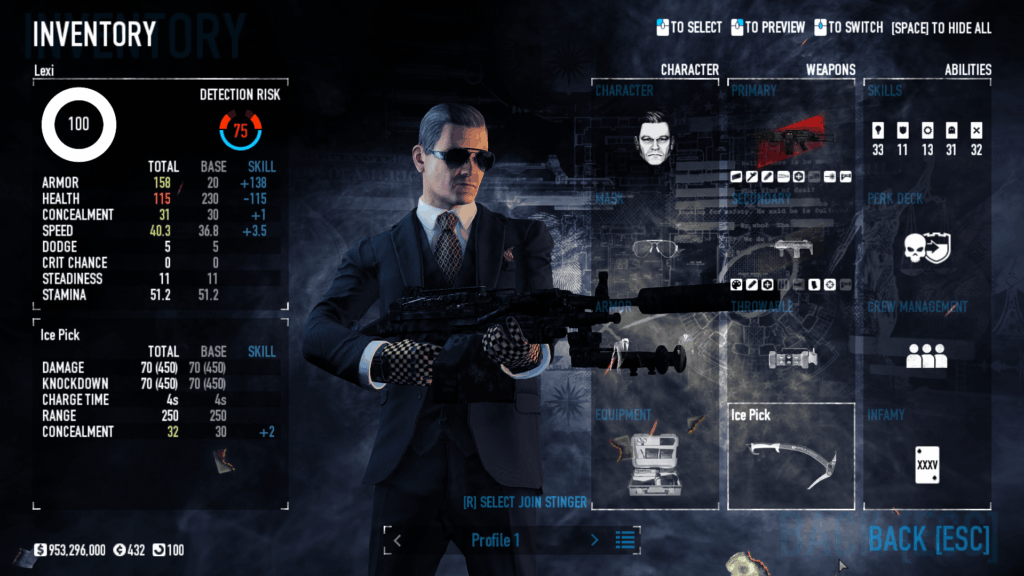Switch to the next profile arrow
The height and width of the screenshot is (576, 1024).
click(x=595, y=540)
